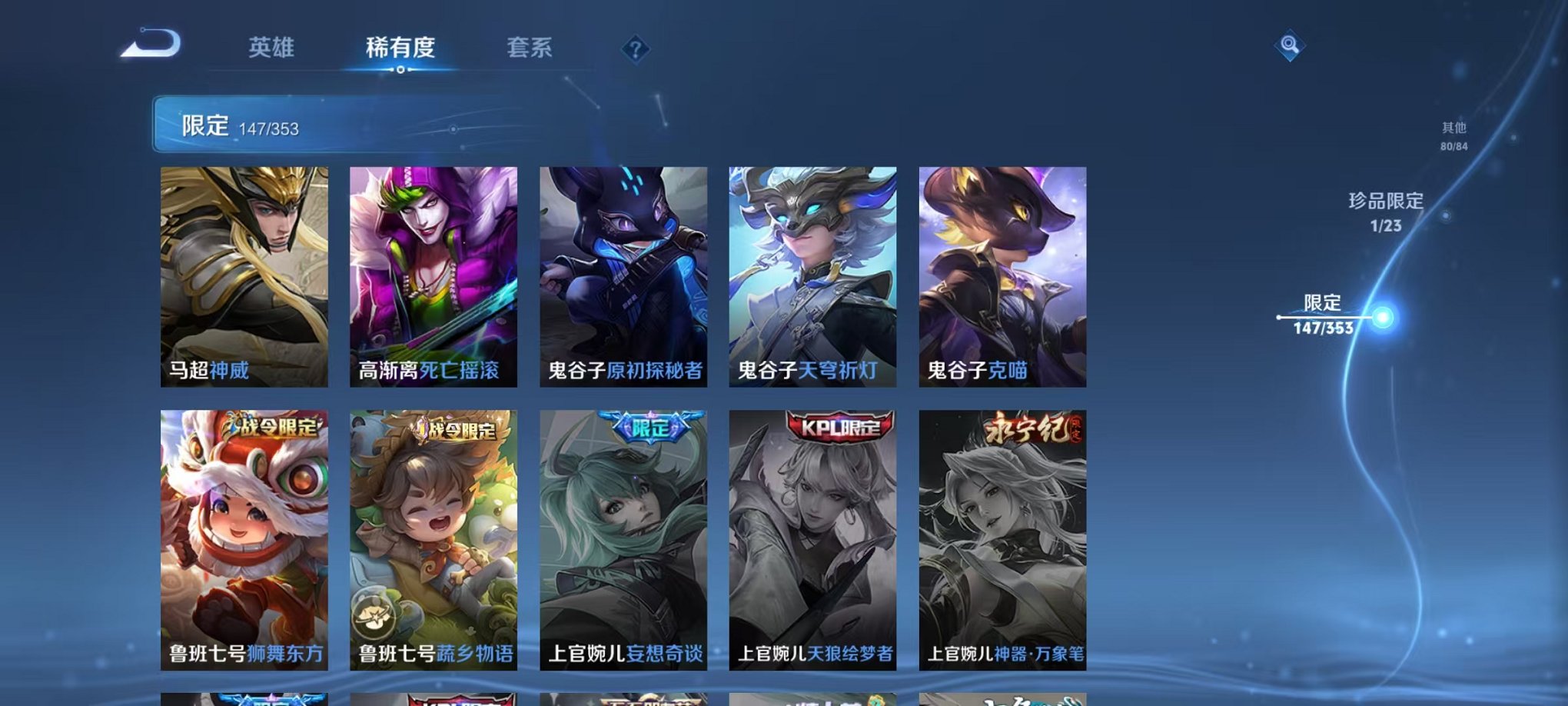Image resolution: width=1568 pixels, height=706 pixels.
Task: Select the 稀有度 tab
Action: point(400,46)
